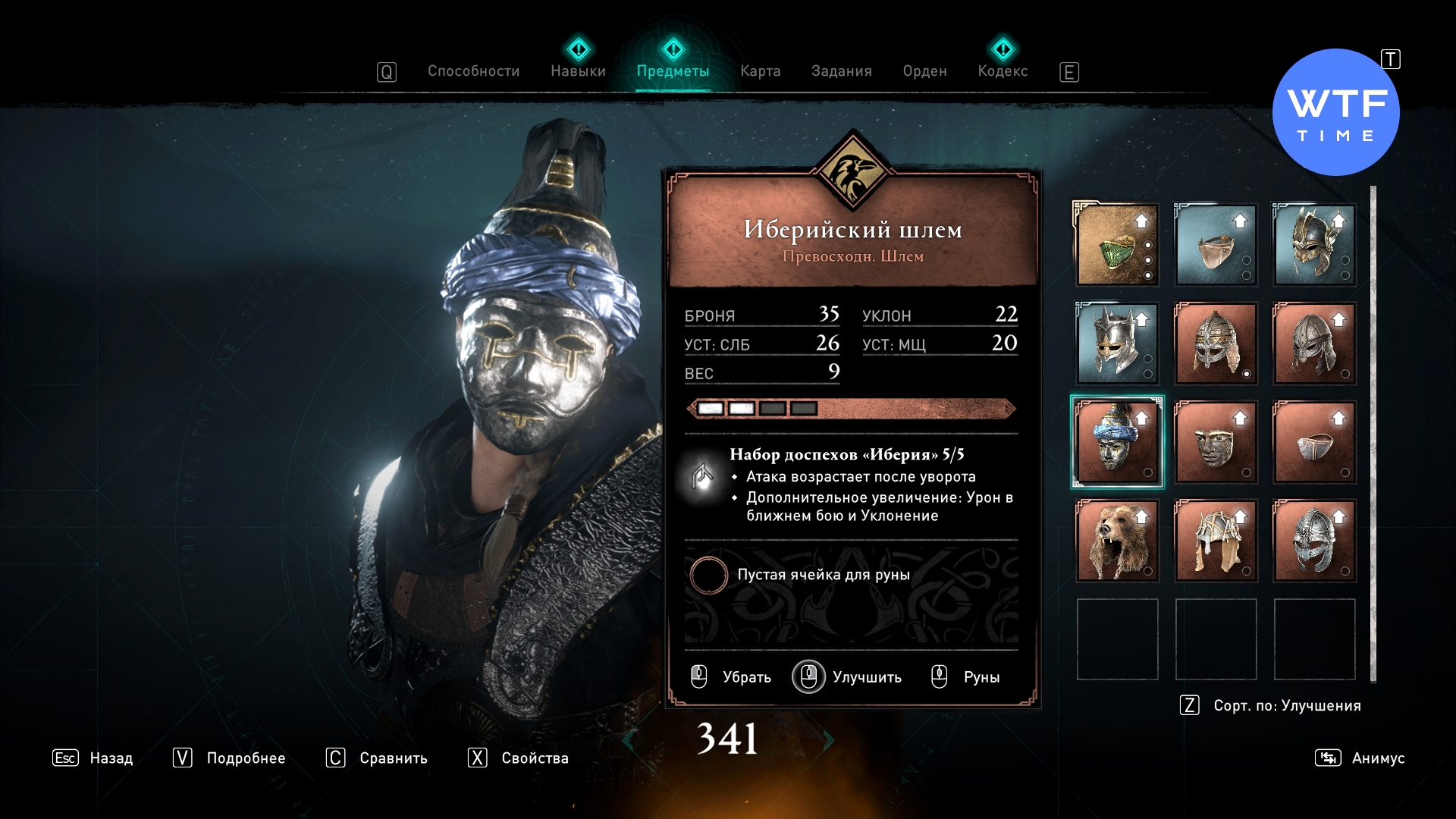Select the rope-bound helmet with leather flaps
Viewport: 1456px width, 819px height.
[1216, 541]
